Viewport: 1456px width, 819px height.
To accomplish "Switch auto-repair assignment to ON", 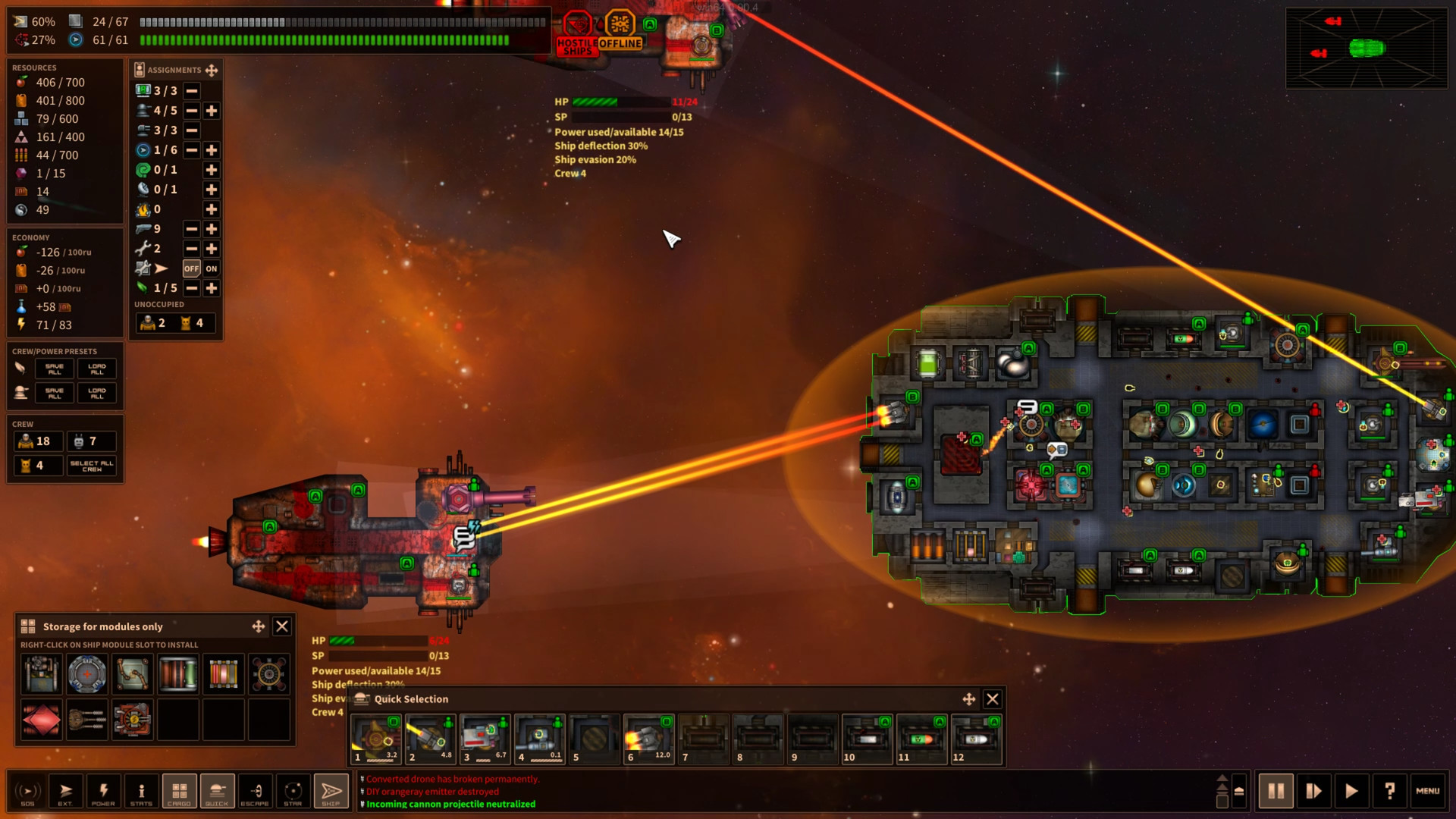I will (x=211, y=268).
